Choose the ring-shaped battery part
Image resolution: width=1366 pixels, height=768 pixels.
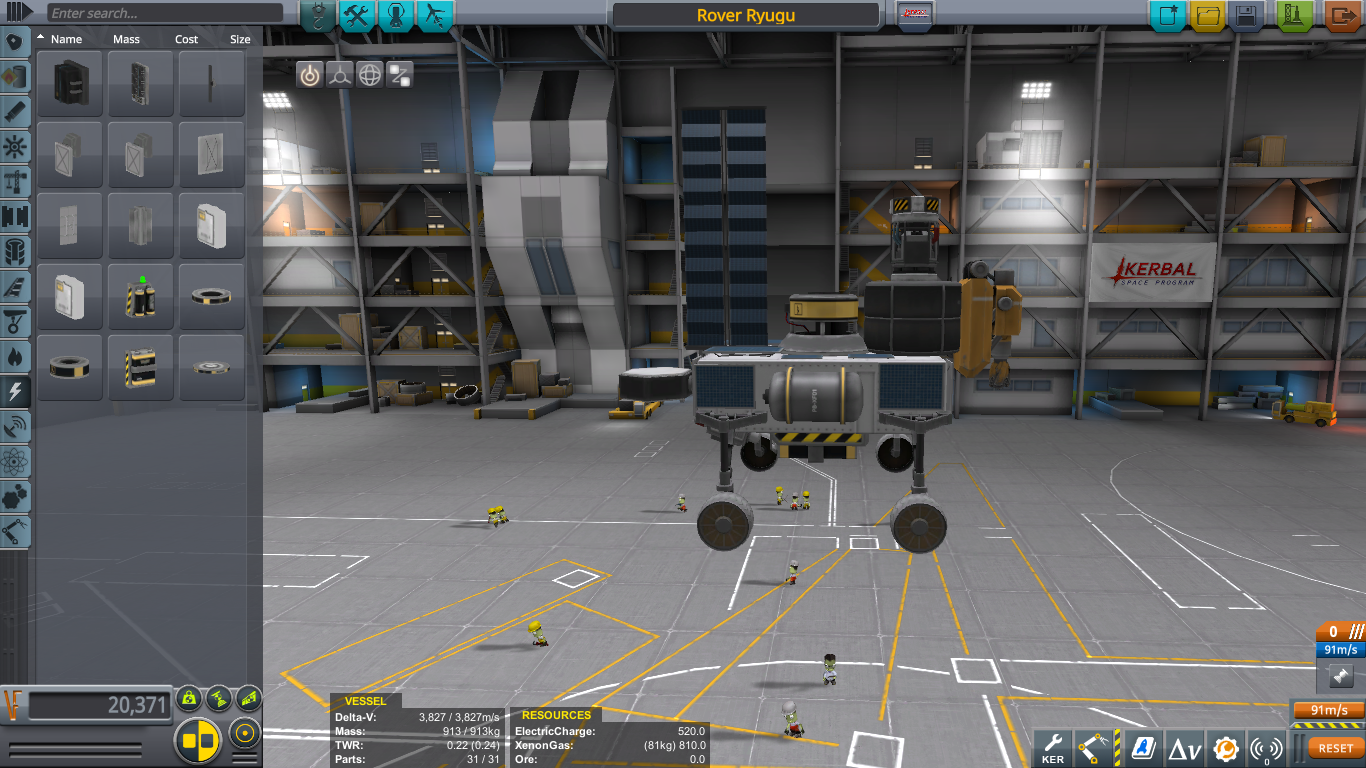pyautogui.click(x=212, y=297)
